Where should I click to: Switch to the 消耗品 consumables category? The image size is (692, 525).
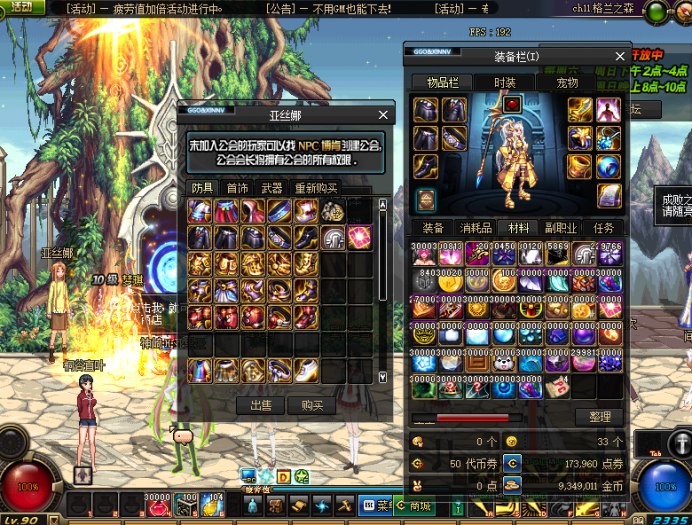(x=475, y=228)
